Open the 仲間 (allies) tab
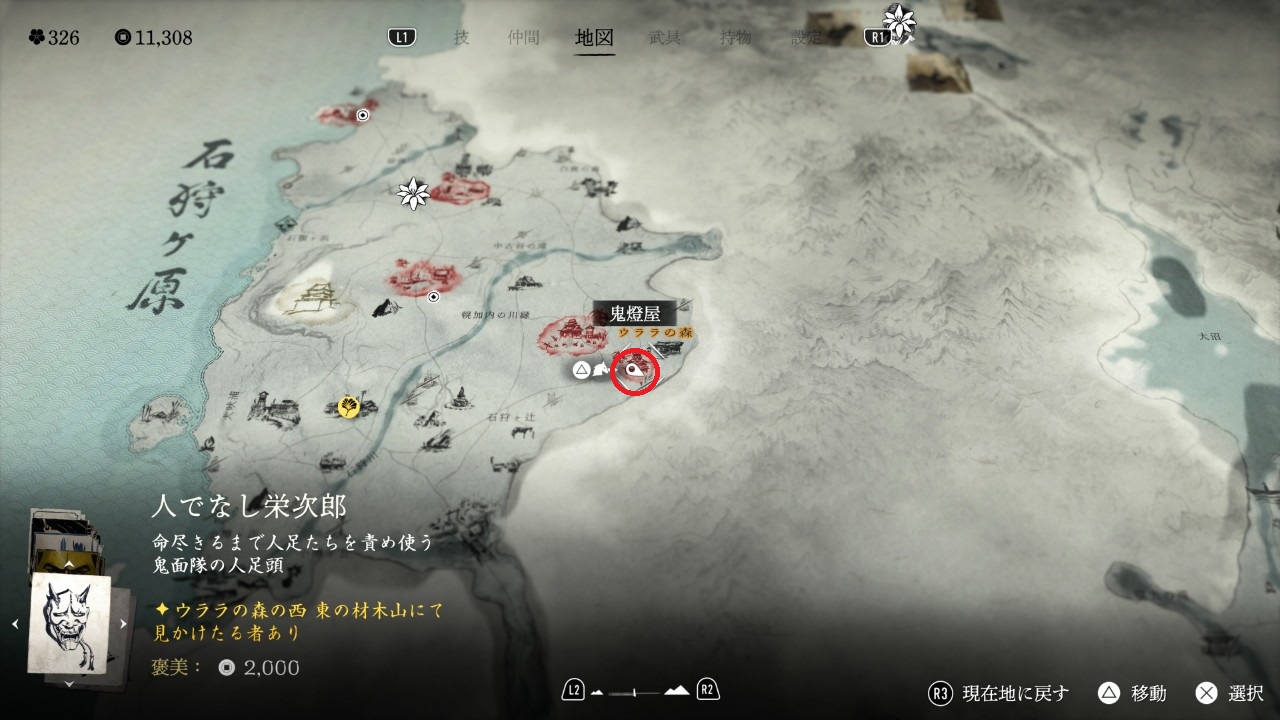The width and height of the screenshot is (1280, 720). coord(523,38)
